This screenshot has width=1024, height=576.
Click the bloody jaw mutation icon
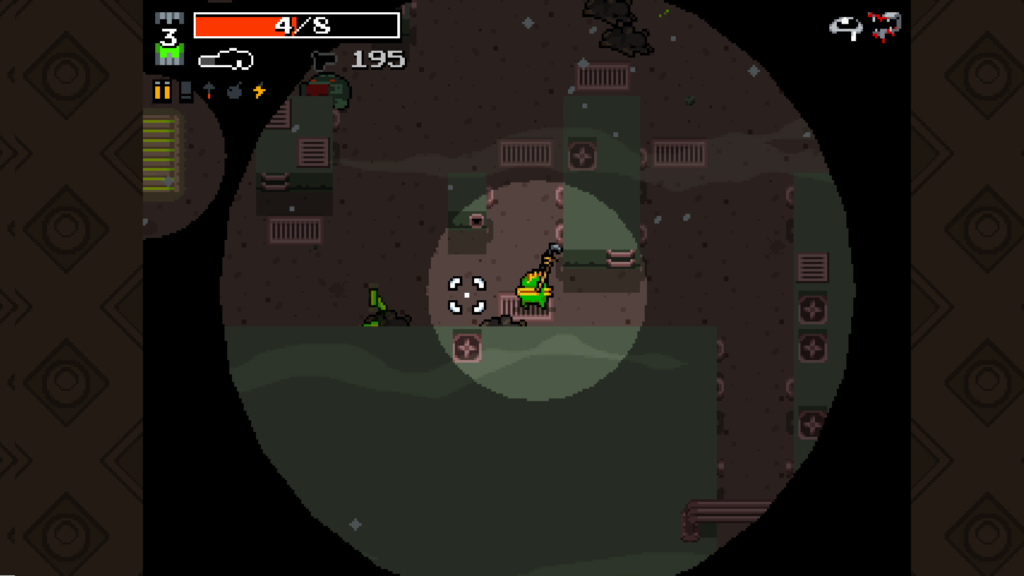[x=885, y=25]
